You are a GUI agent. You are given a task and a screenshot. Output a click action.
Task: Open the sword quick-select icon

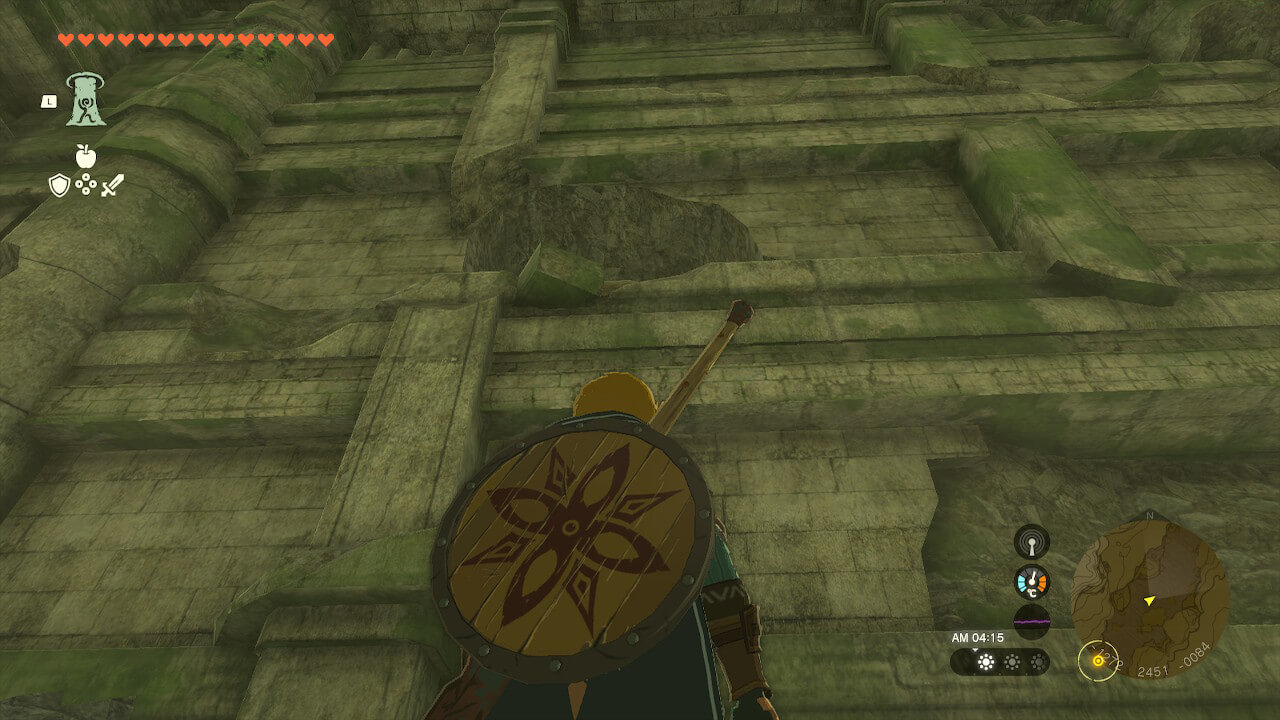coord(111,185)
